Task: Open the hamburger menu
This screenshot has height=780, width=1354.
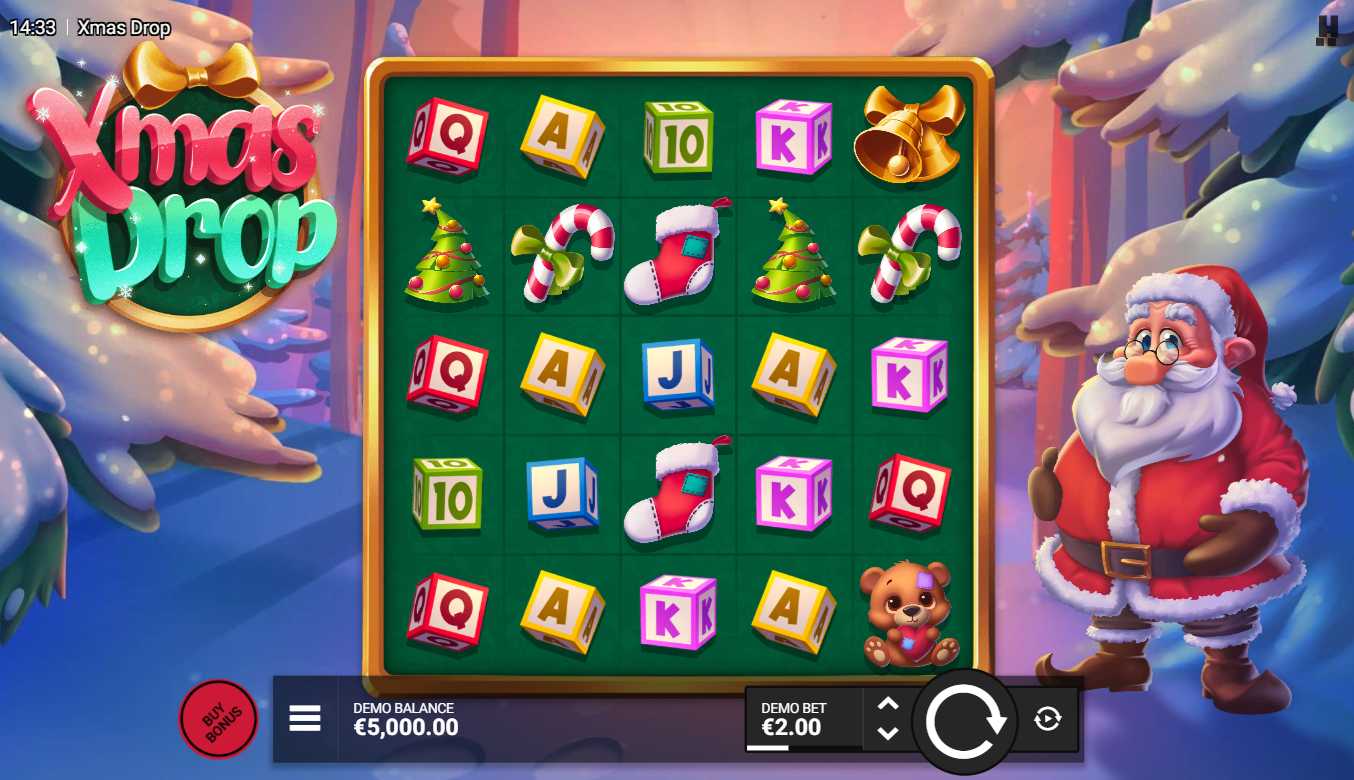Action: (x=305, y=718)
